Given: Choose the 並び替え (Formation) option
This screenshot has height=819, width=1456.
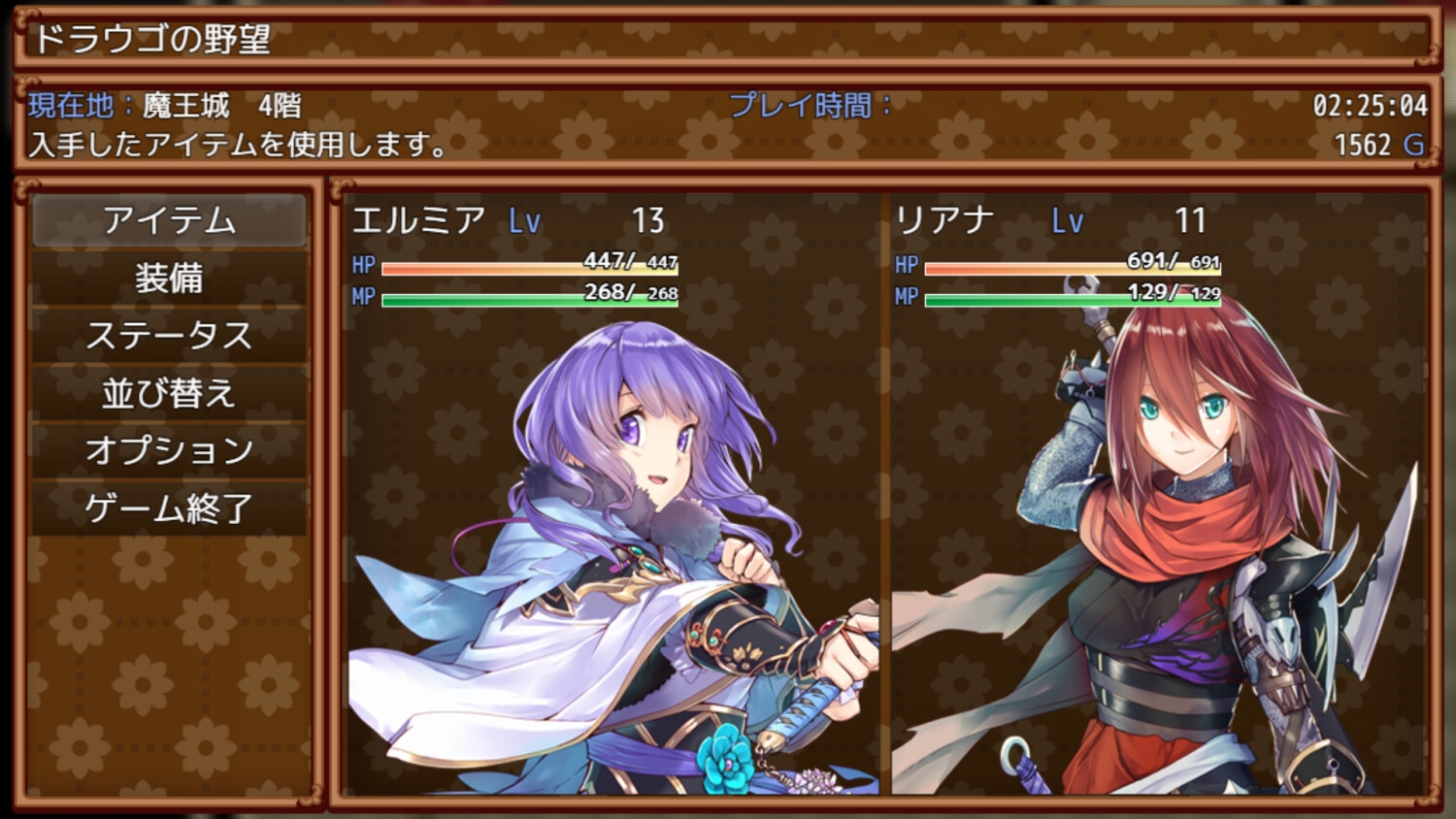Looking at the screenshot, I should [169, 393].
